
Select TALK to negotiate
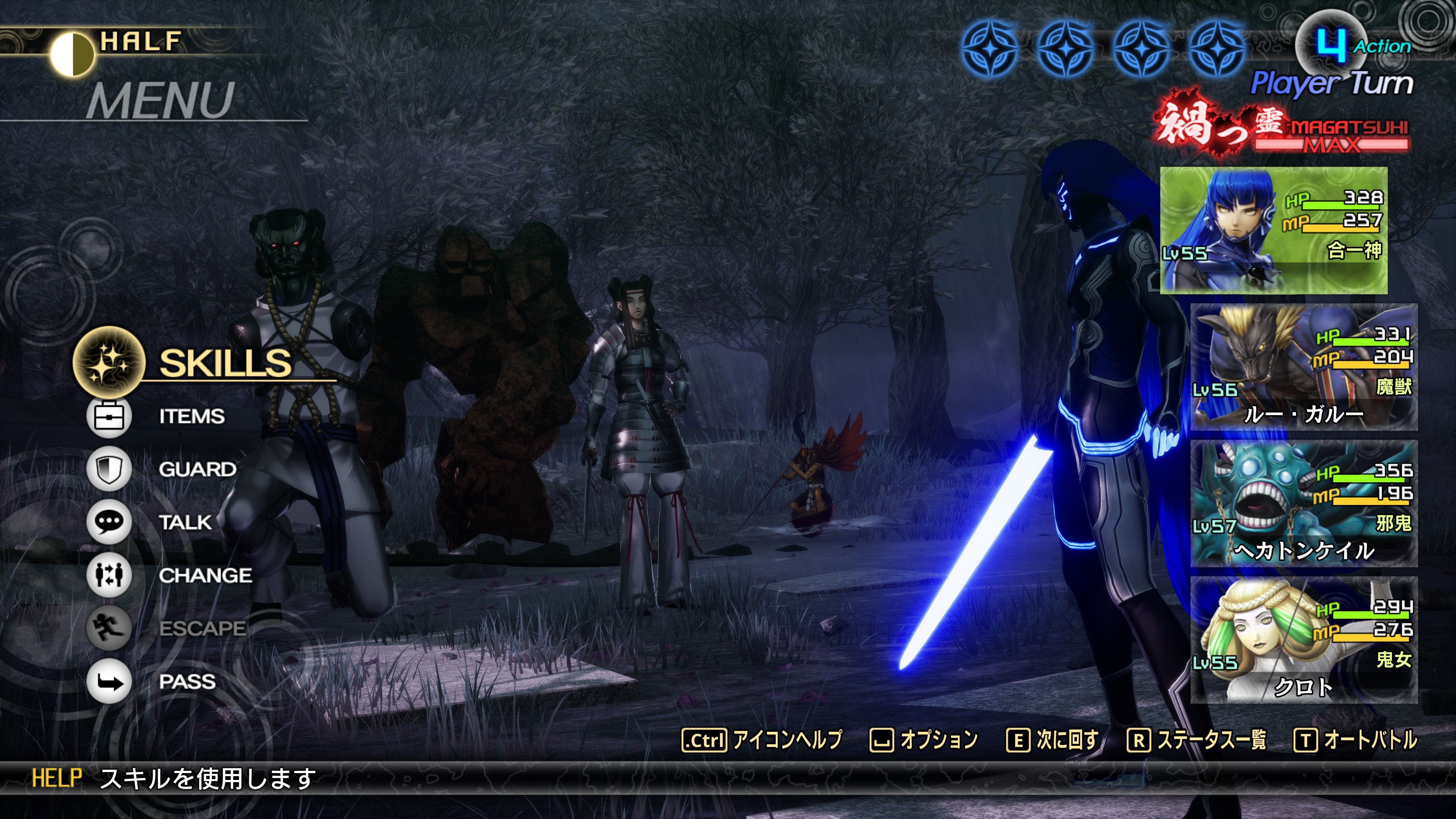click(185, 522)
